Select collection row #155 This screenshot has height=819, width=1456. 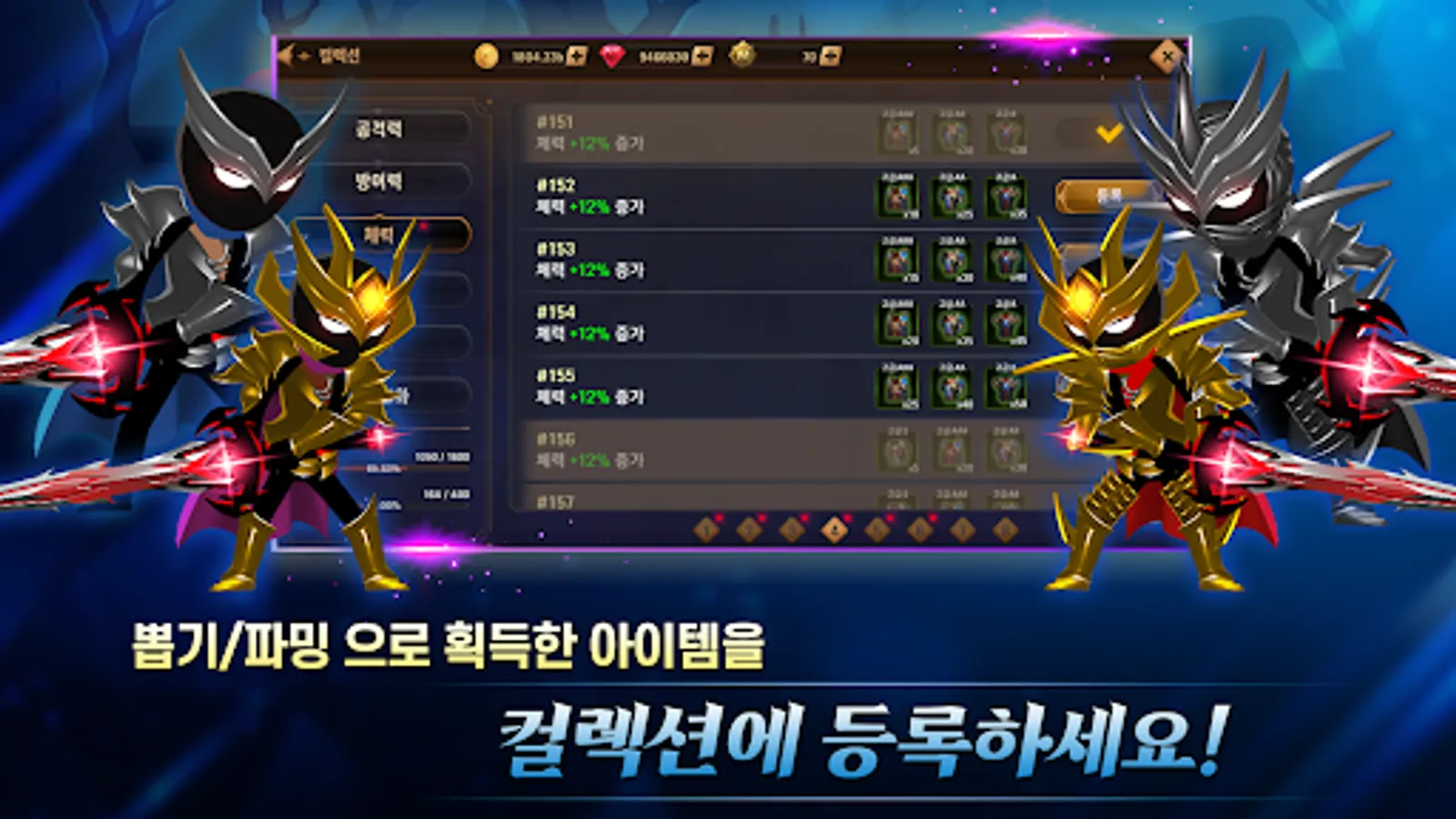click(637, 382)
